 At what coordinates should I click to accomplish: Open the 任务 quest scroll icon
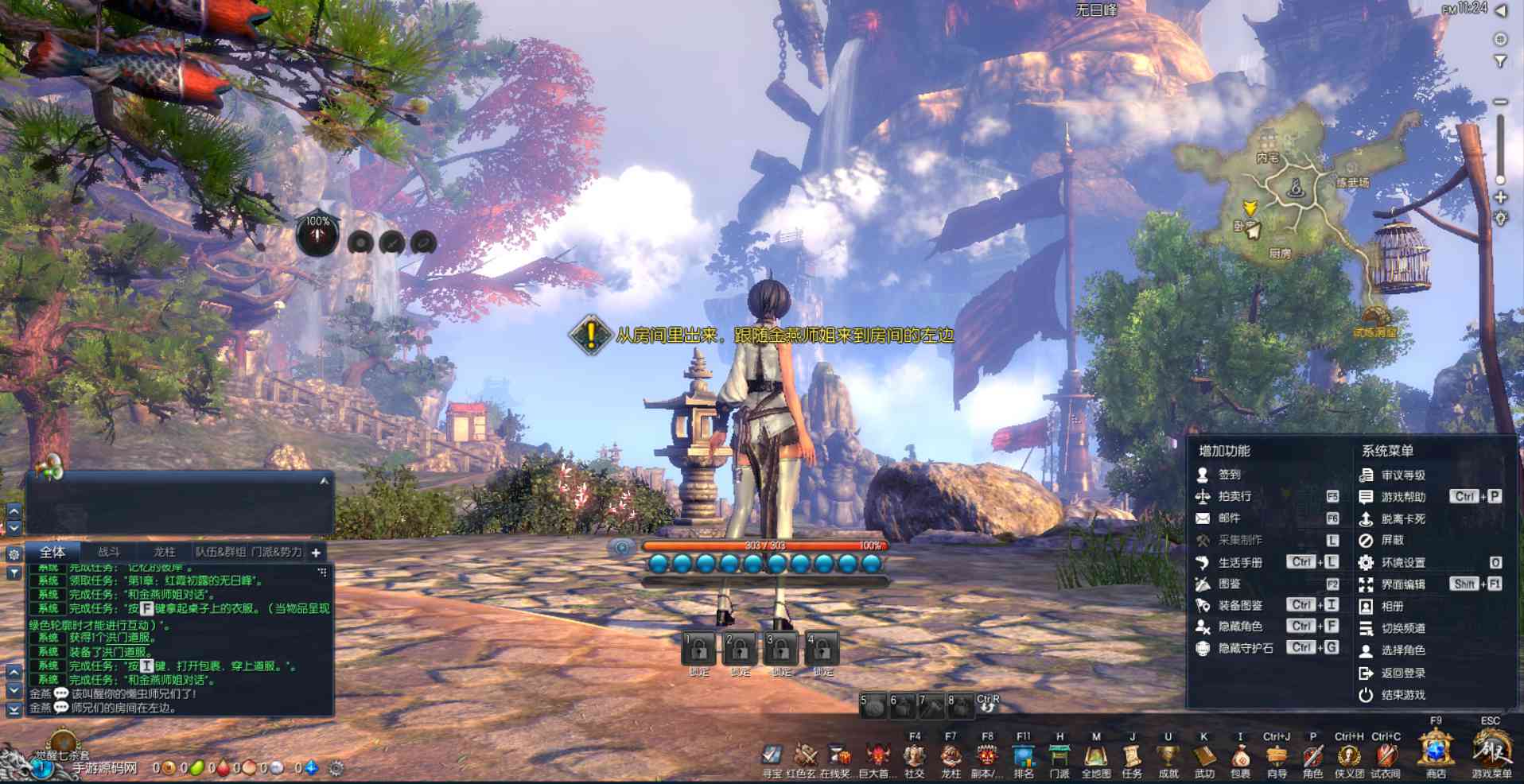pyautogui.click(x=1132, y=755)
